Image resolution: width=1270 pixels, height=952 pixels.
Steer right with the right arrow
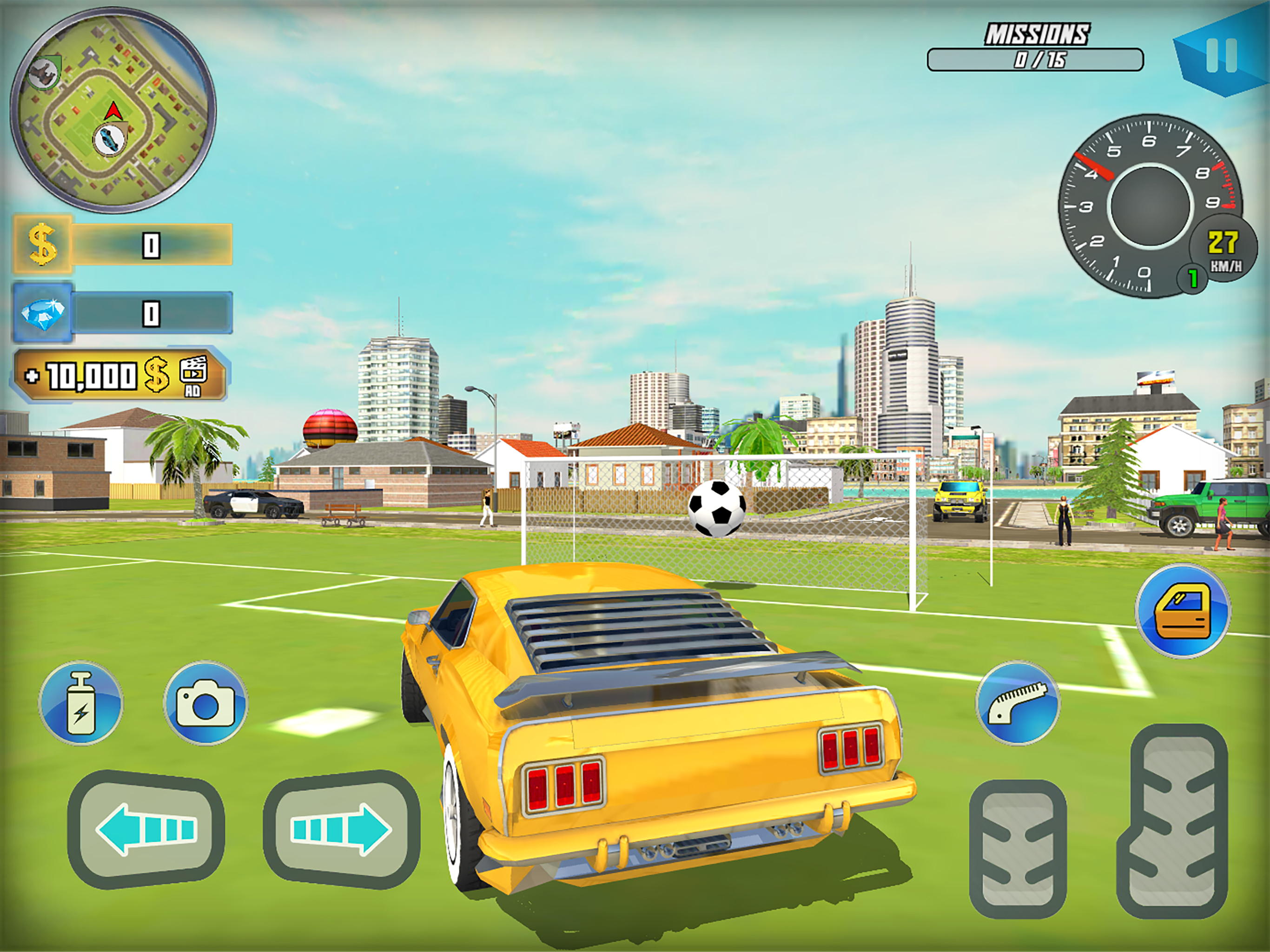pyautogui.click(x=342, y=829)
